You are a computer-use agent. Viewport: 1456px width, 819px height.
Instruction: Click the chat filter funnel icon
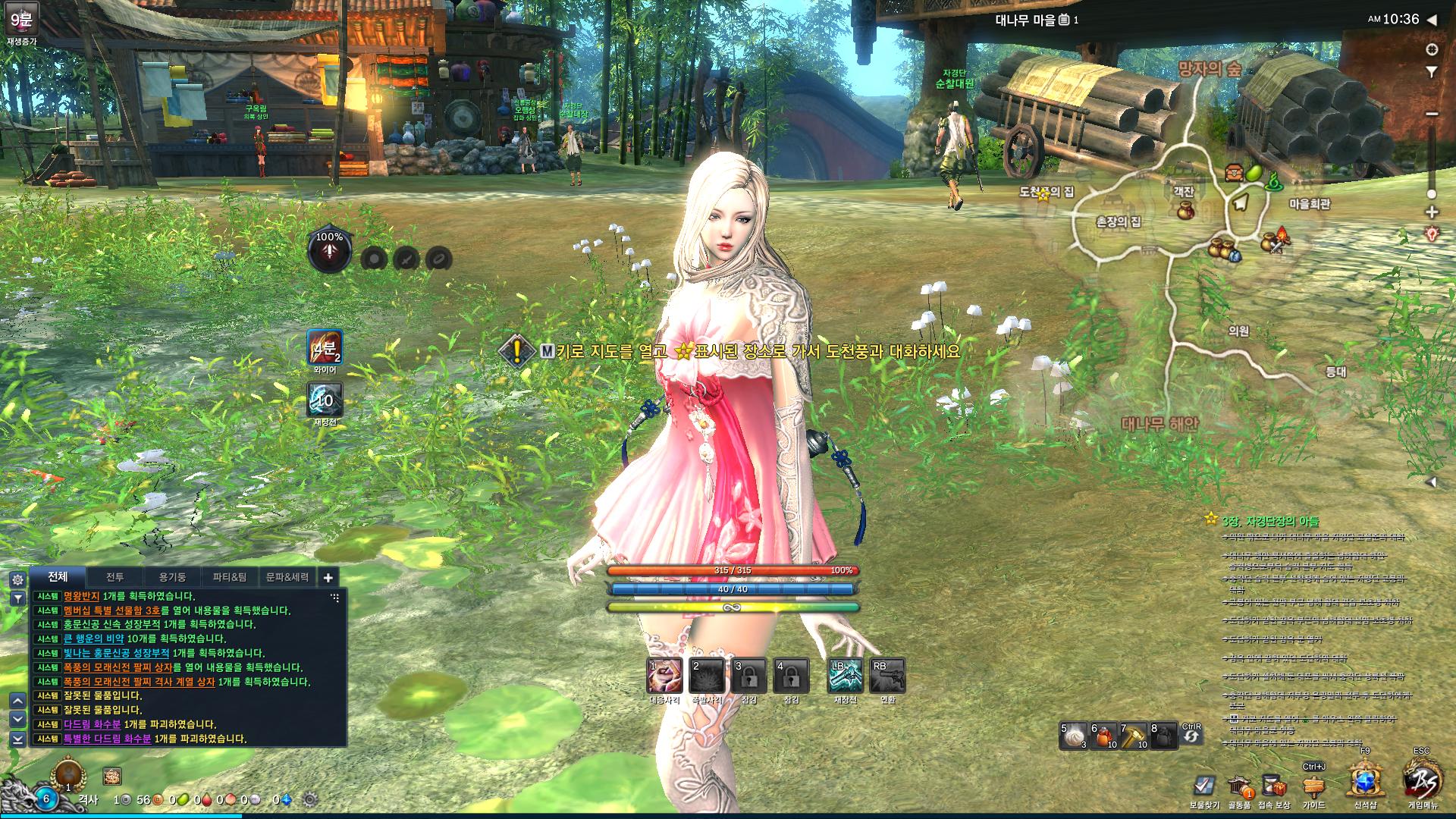(17, 598)
